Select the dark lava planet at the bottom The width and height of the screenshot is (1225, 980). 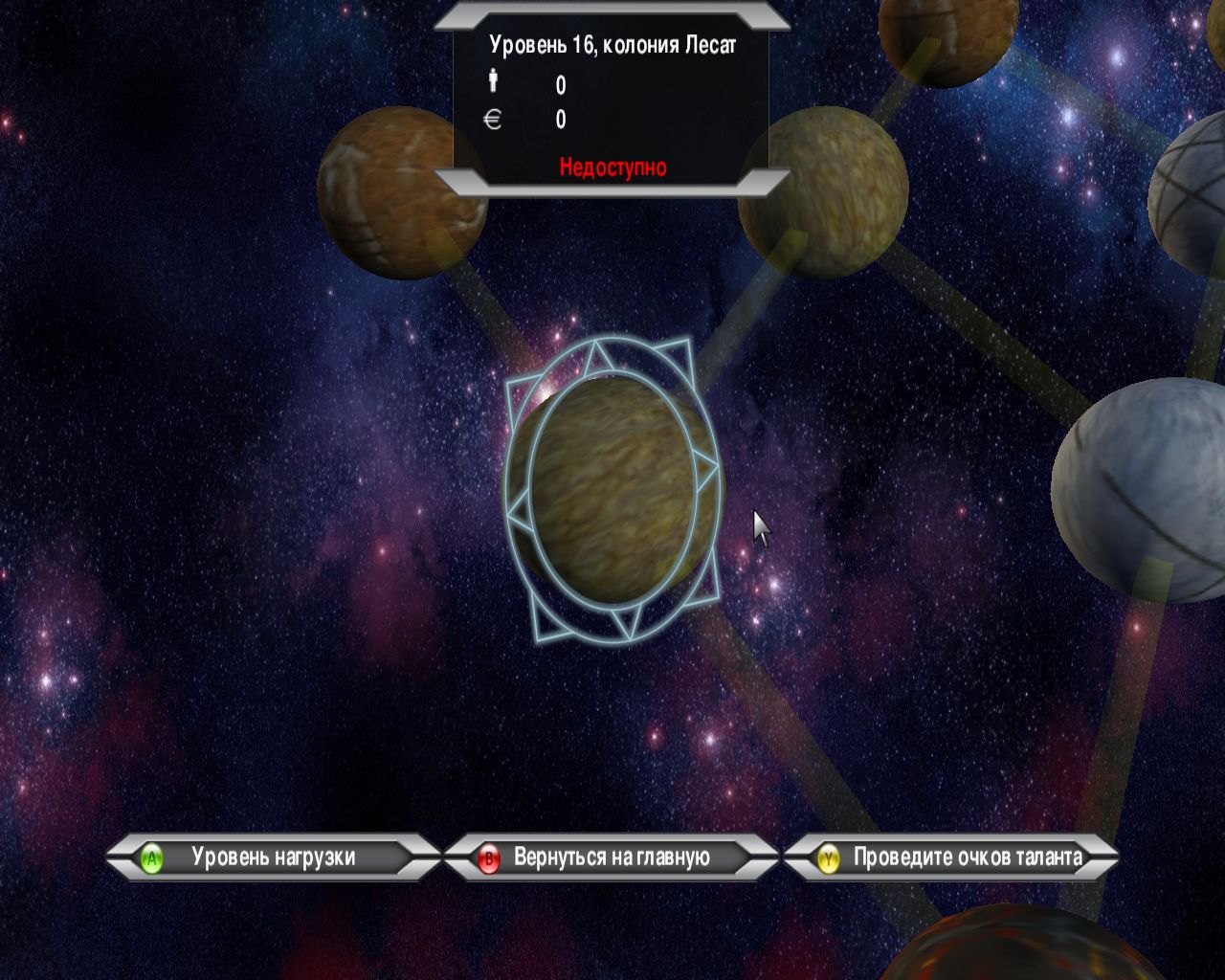coord(1005,957)
